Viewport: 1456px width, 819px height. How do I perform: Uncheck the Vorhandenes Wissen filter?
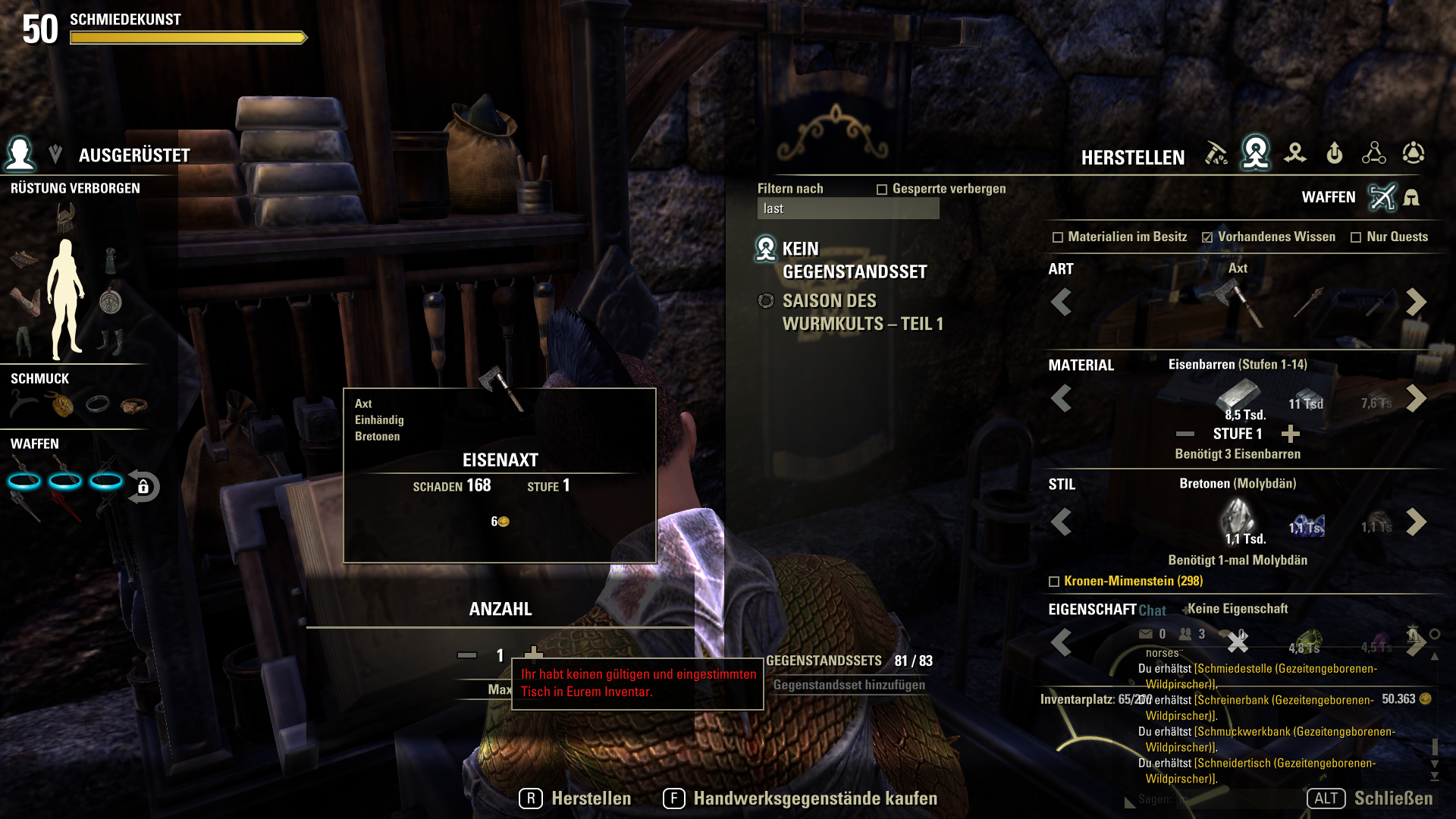click(1207, 237)
